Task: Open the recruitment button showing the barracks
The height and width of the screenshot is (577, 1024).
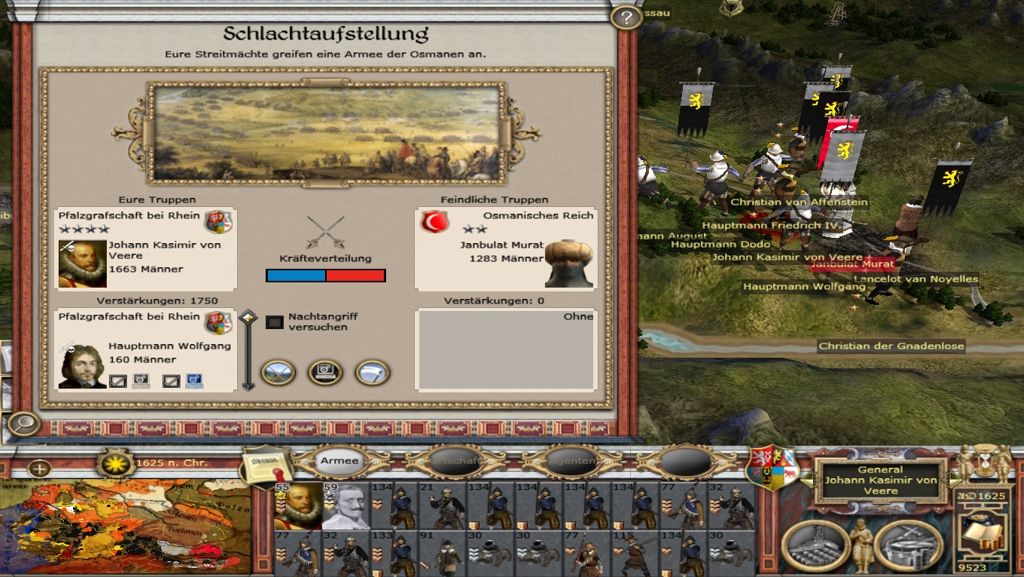Action: point(908,544)
